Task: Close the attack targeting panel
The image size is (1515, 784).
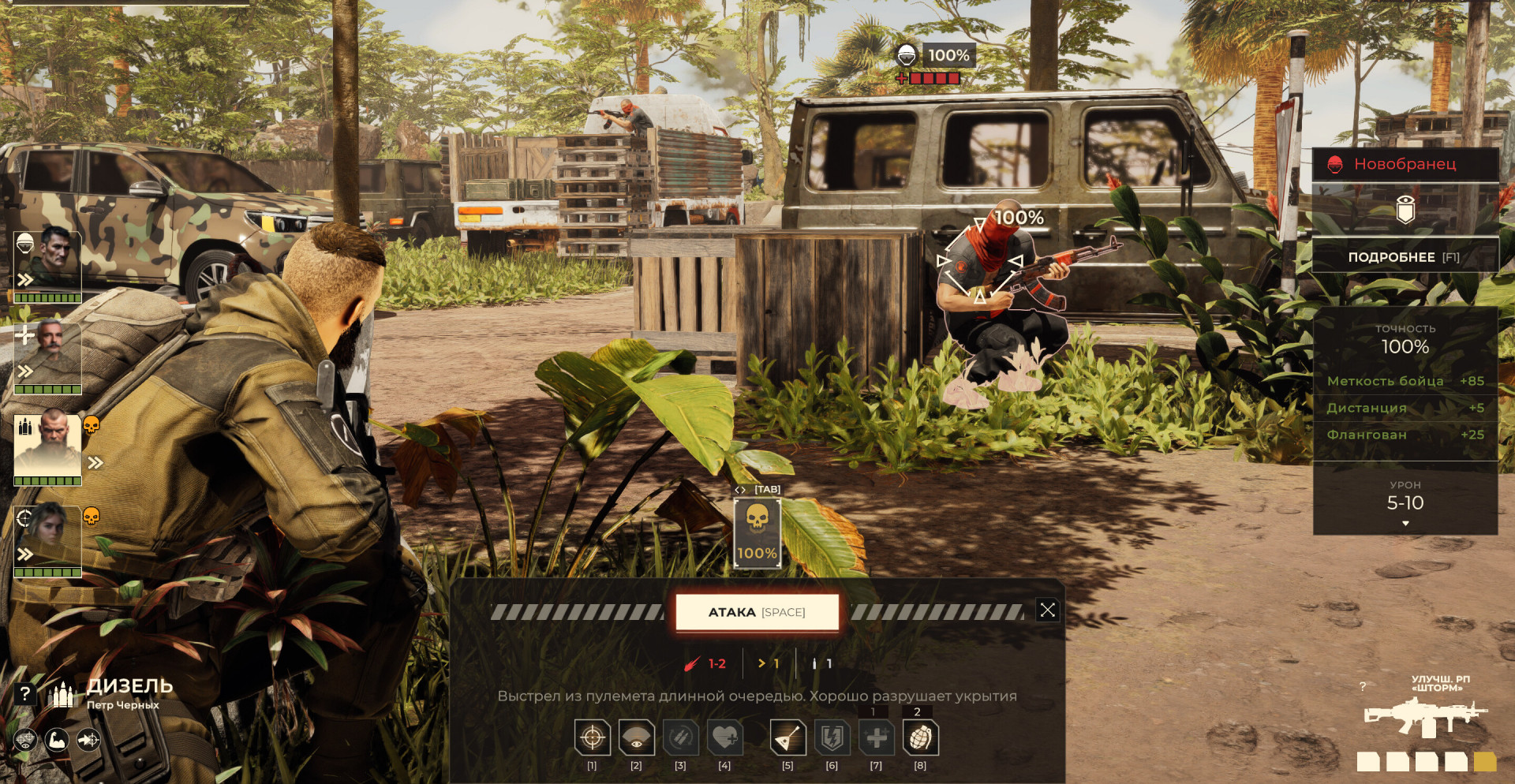Action: [x=1047, y=610]
